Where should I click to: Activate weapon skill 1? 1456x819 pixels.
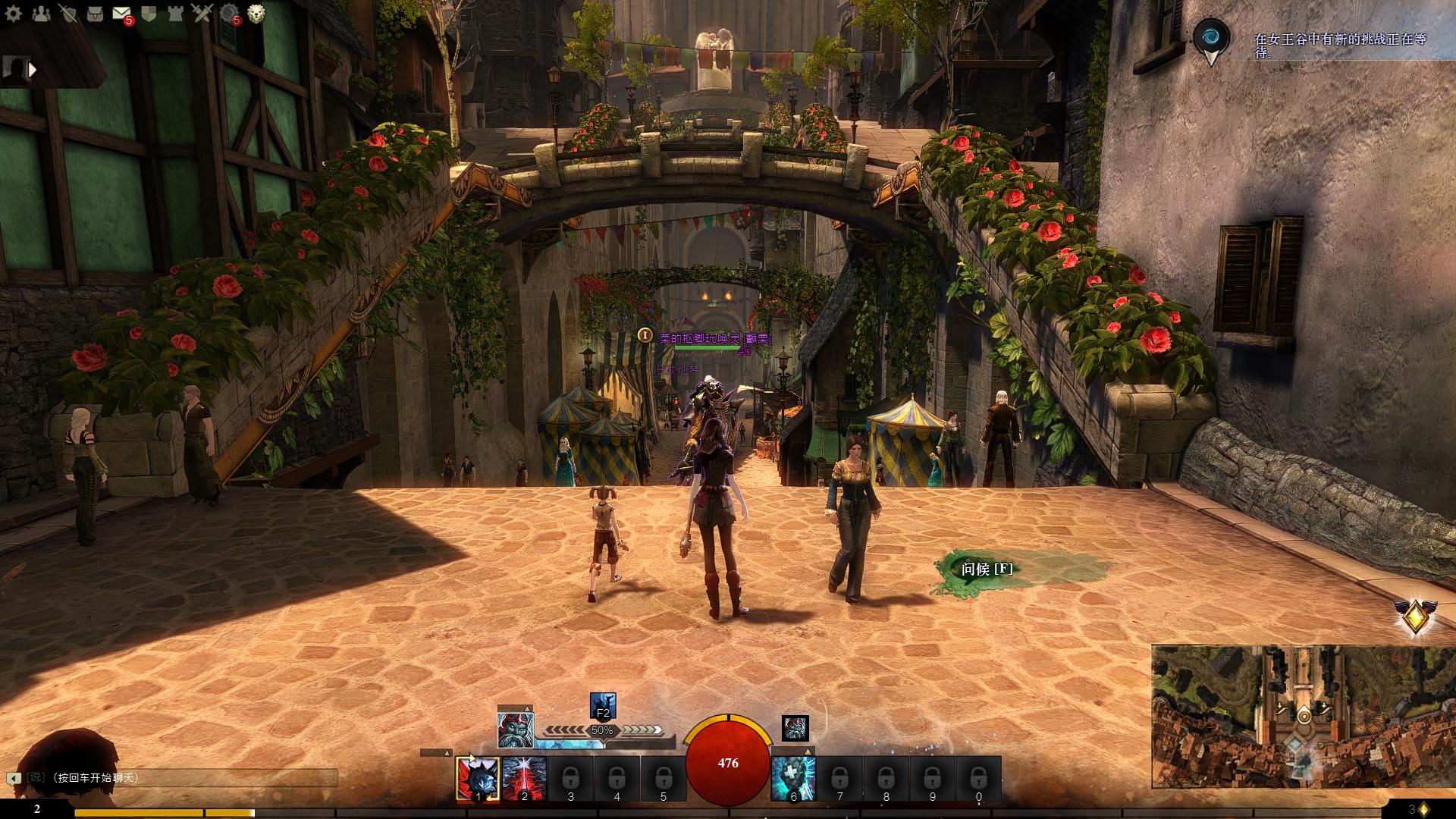[478, 779]
